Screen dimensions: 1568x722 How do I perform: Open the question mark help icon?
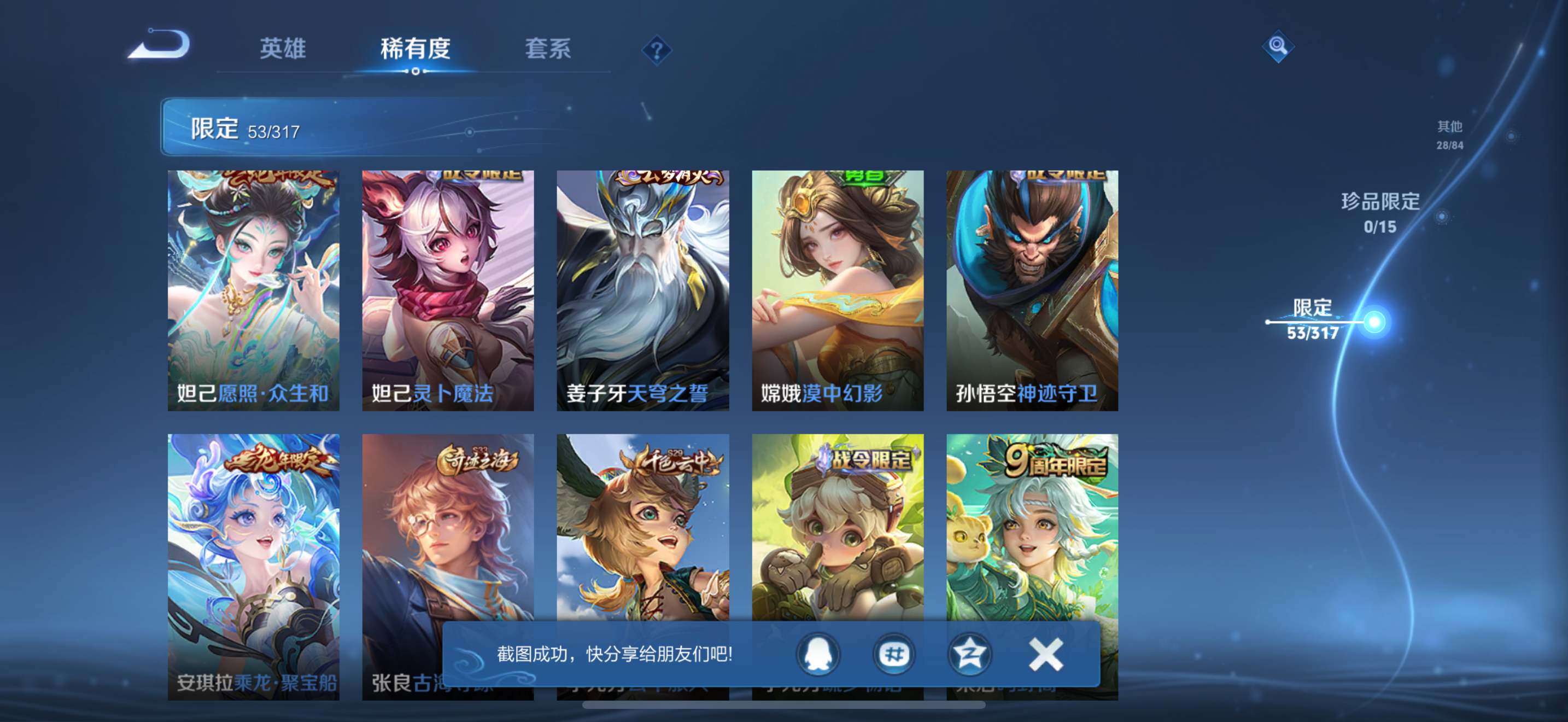coord(656,50)
